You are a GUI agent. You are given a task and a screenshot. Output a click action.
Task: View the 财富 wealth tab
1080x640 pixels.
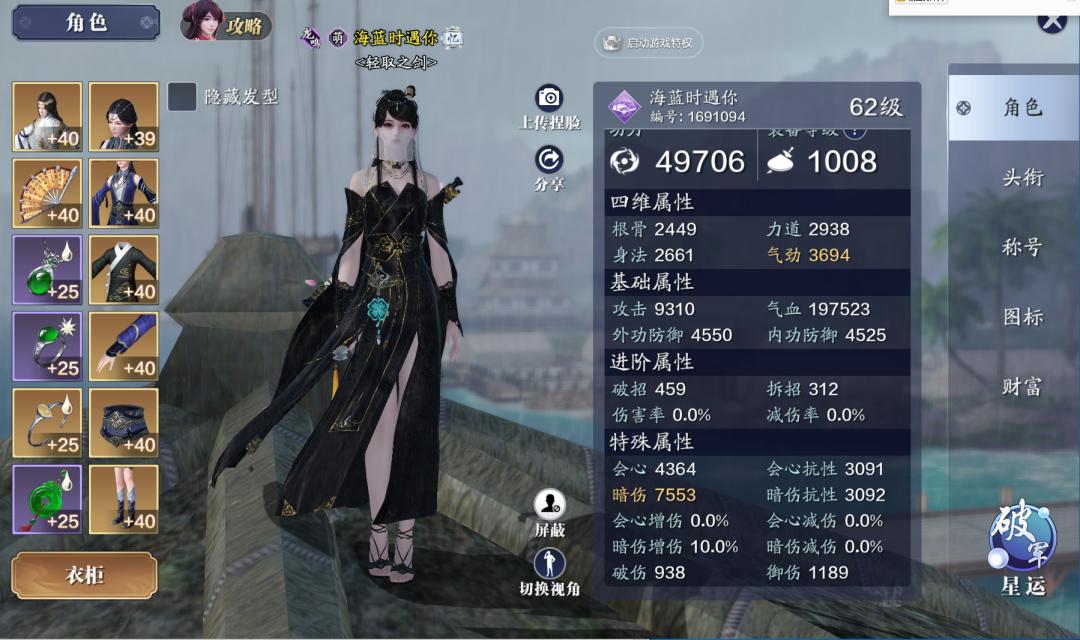tap(1022, 386)
